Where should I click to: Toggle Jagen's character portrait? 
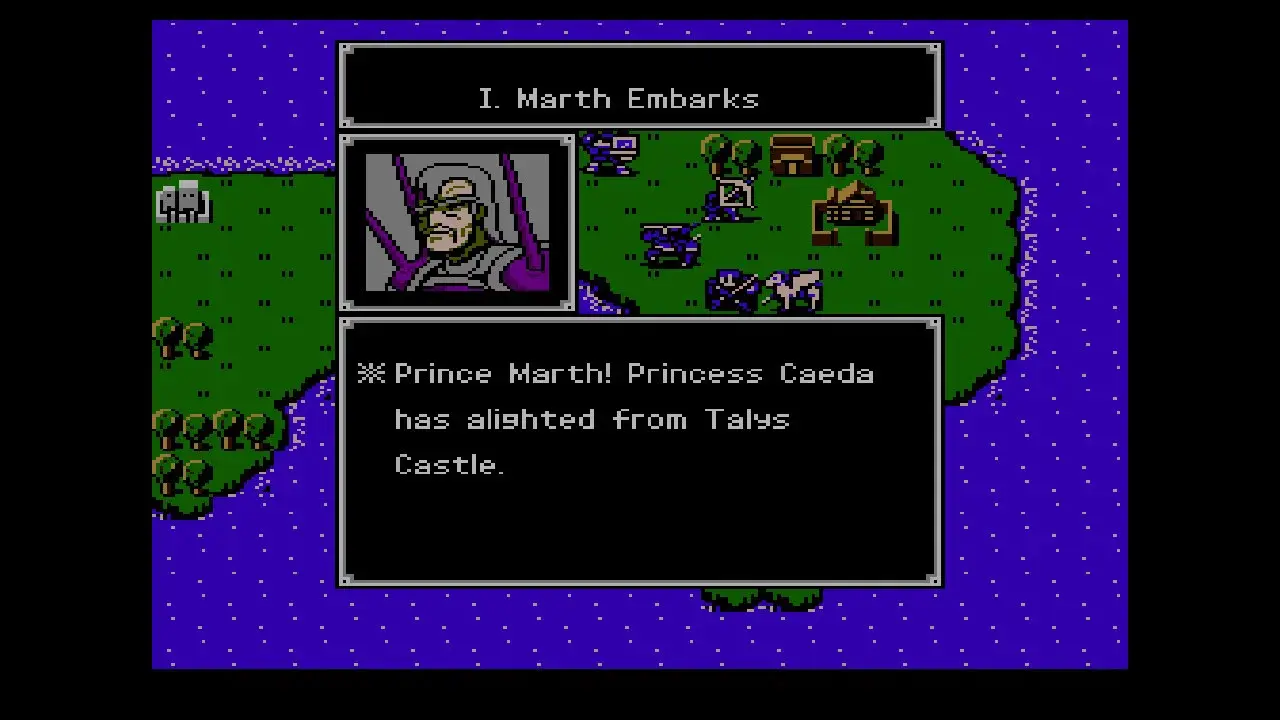click(457, 222)
